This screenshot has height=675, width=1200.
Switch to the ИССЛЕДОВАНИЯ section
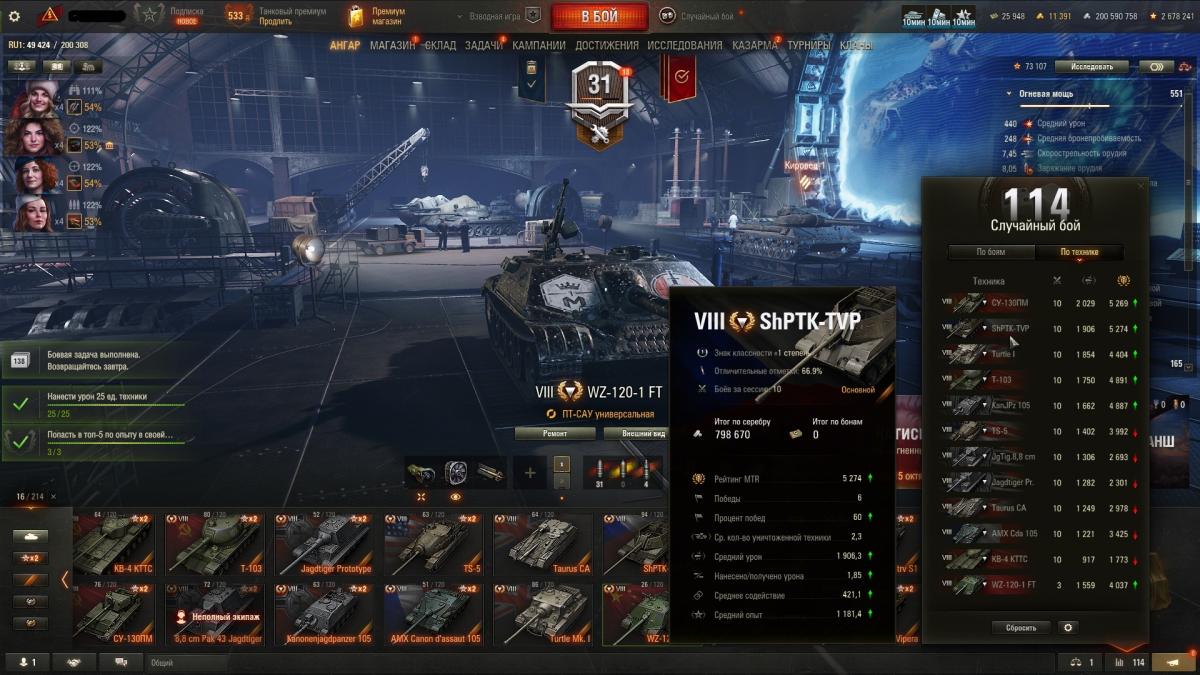(684, 45)
